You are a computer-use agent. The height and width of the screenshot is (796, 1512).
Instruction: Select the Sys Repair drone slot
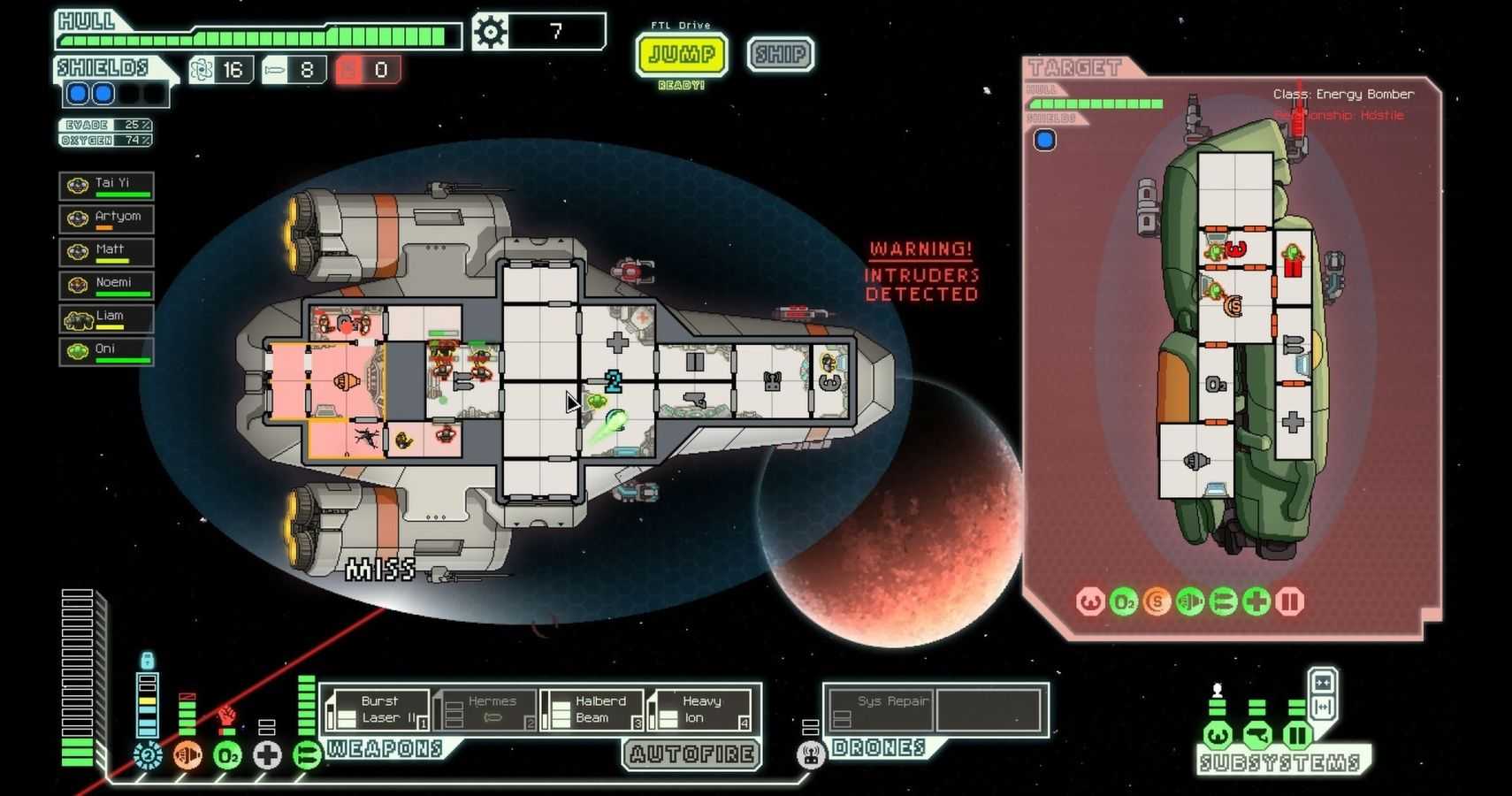pos(880,709)
